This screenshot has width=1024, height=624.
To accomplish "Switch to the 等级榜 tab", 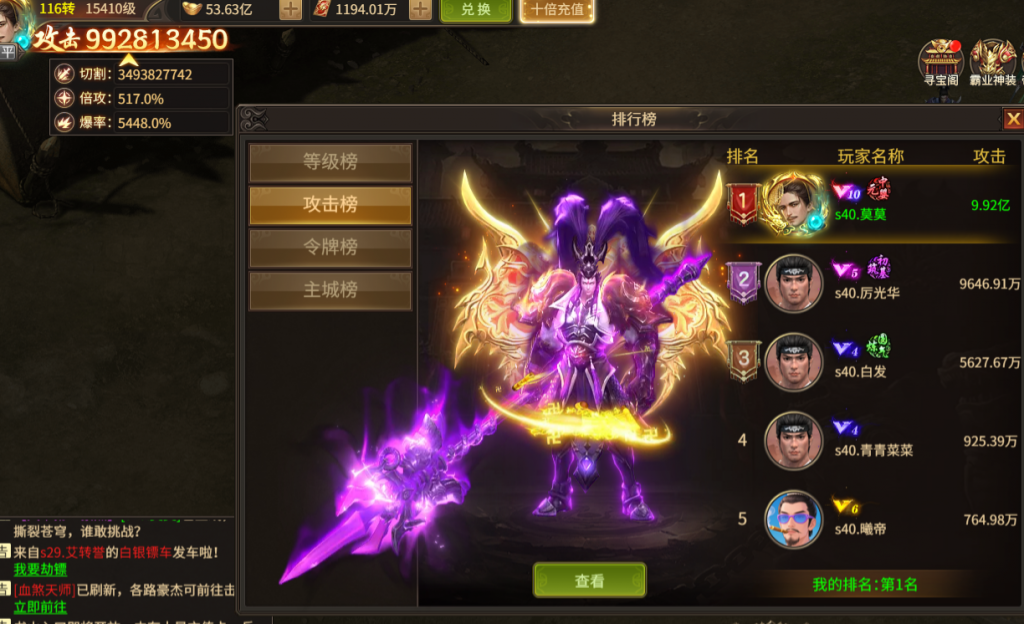I will click(330, 162).
